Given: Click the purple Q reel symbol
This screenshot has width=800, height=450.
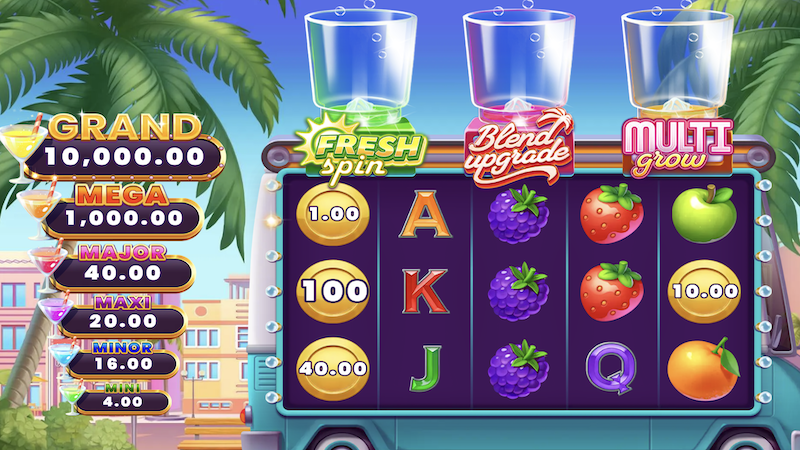Looking at the screenshot, I should click(x=610, y=367).
